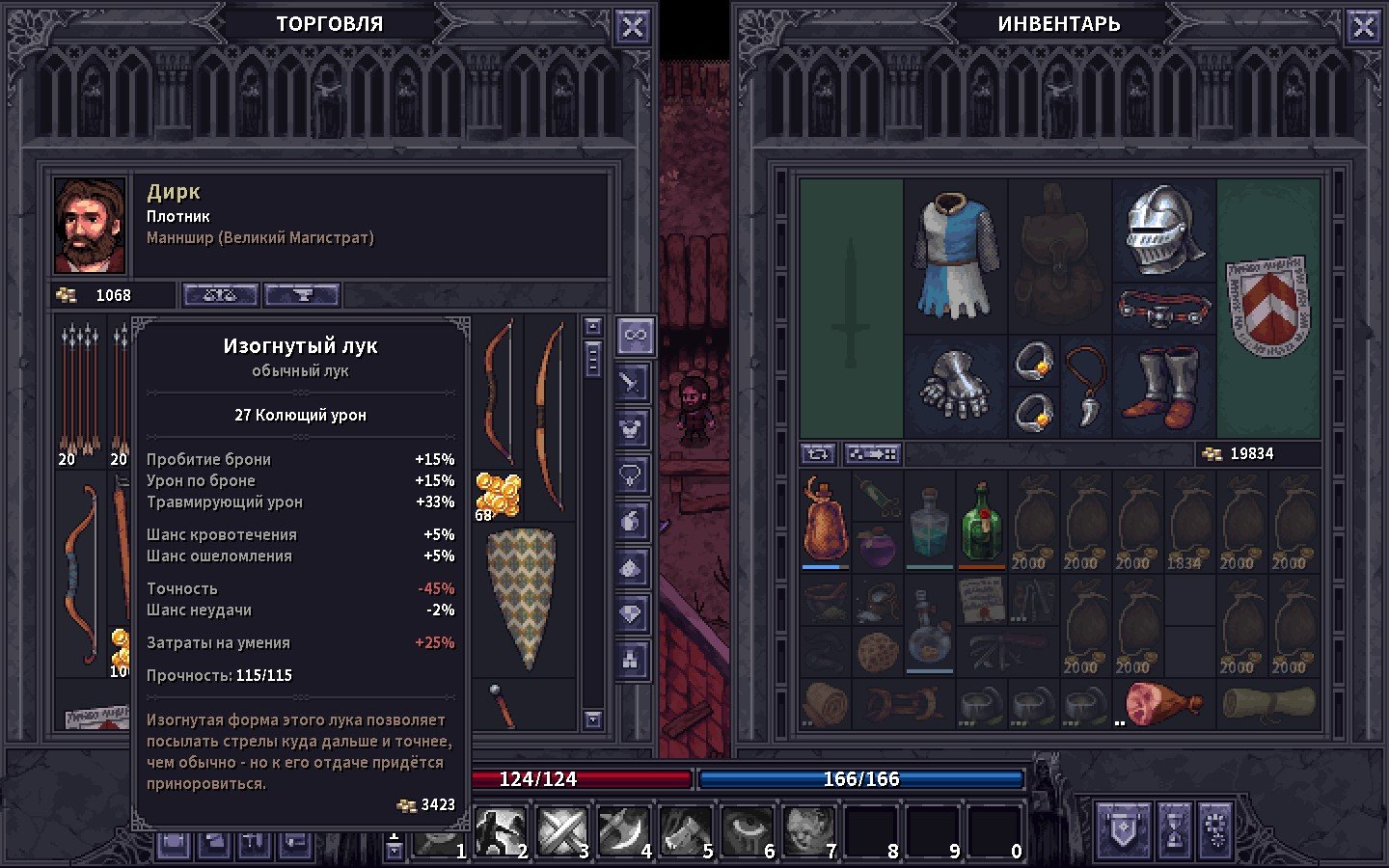1389x868 pixels.
Task: Select the red chevron heater shield
Action: point(1267,306)
